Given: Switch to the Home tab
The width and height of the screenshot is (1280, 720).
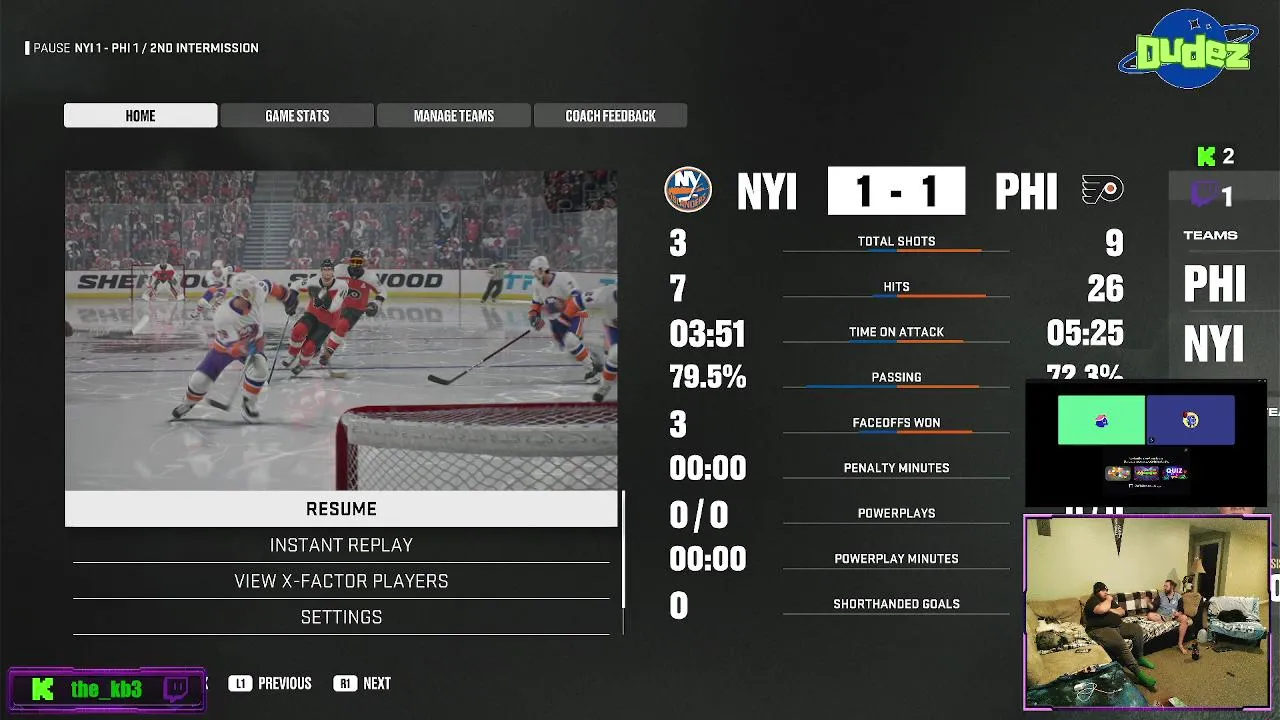Looking at the screenshot, I should [x=140, y=116].
